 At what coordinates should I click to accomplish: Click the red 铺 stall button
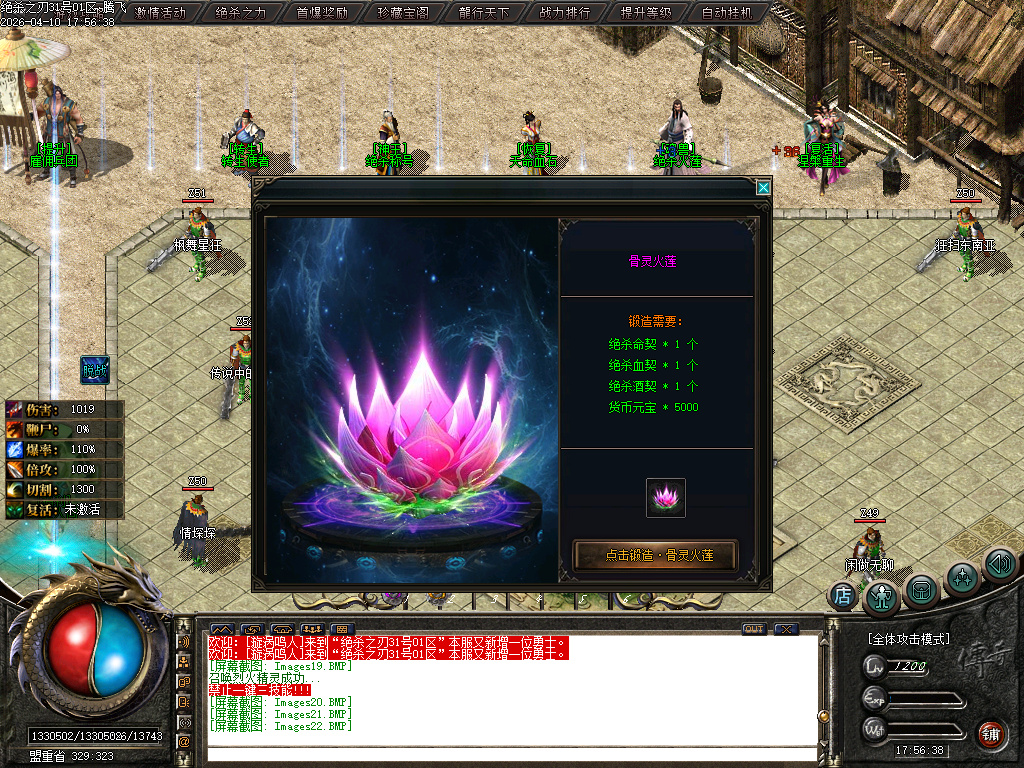click(990, 734)
